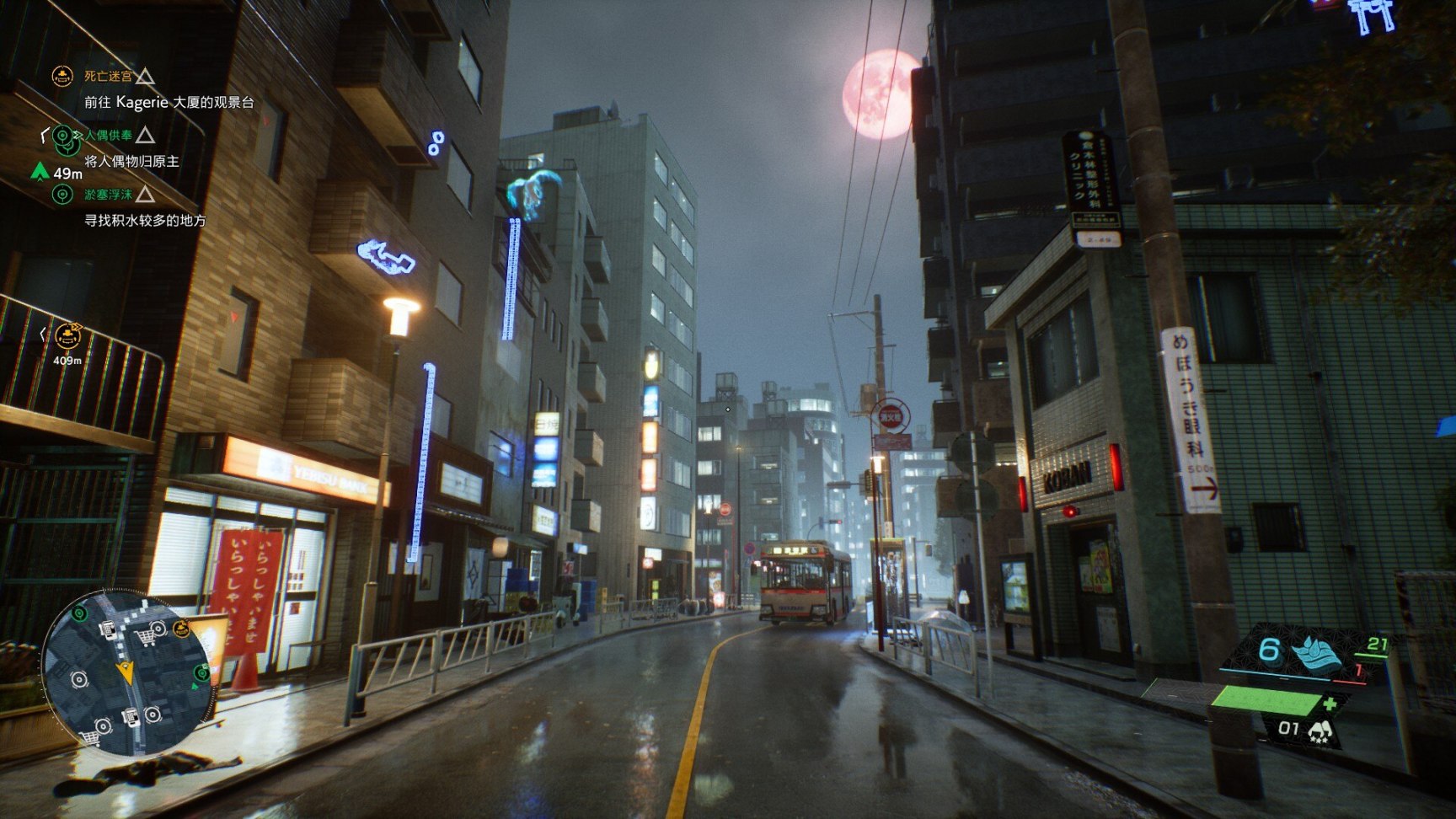
Task: Click the yellow 死亡迷宫 quest icon
Action: (62, 76)
